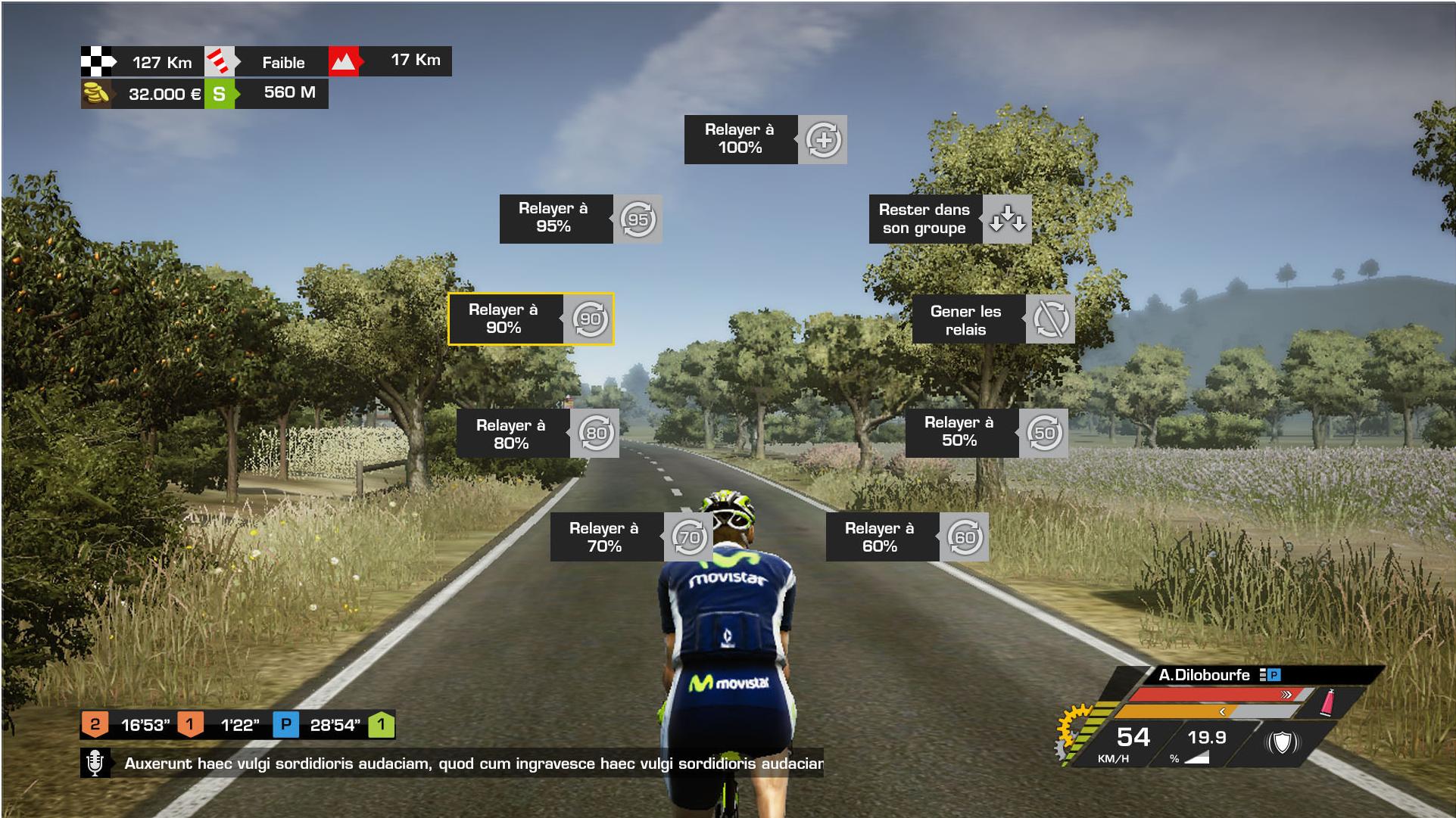This screenshot has height=818, width=1456.
Task: Set relay effort to Relayer à 60%
Action: point(906,537)
